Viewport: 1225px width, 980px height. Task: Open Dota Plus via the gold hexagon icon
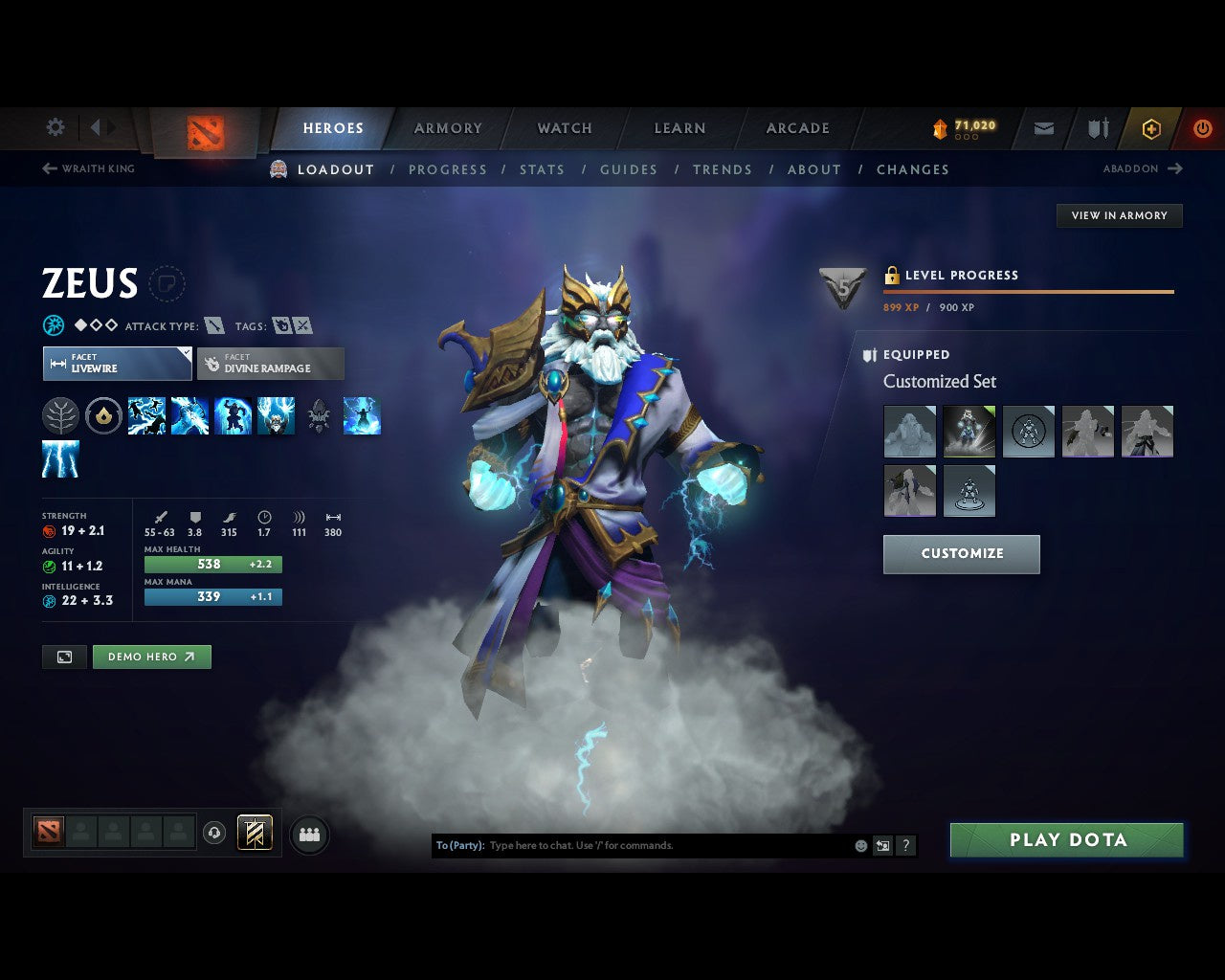pos(1151,127)
